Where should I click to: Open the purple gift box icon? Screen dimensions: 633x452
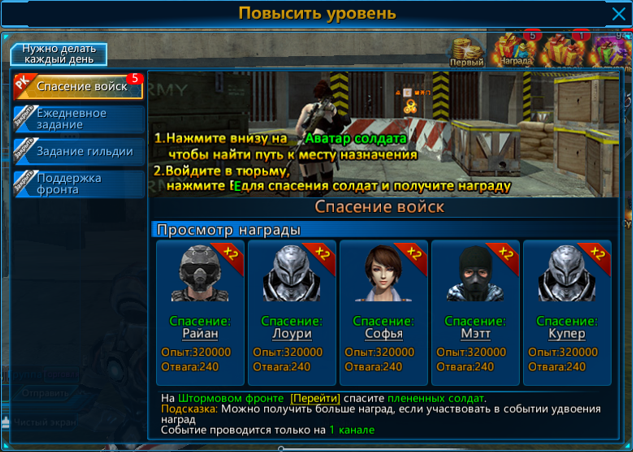[x=611, y=50]
